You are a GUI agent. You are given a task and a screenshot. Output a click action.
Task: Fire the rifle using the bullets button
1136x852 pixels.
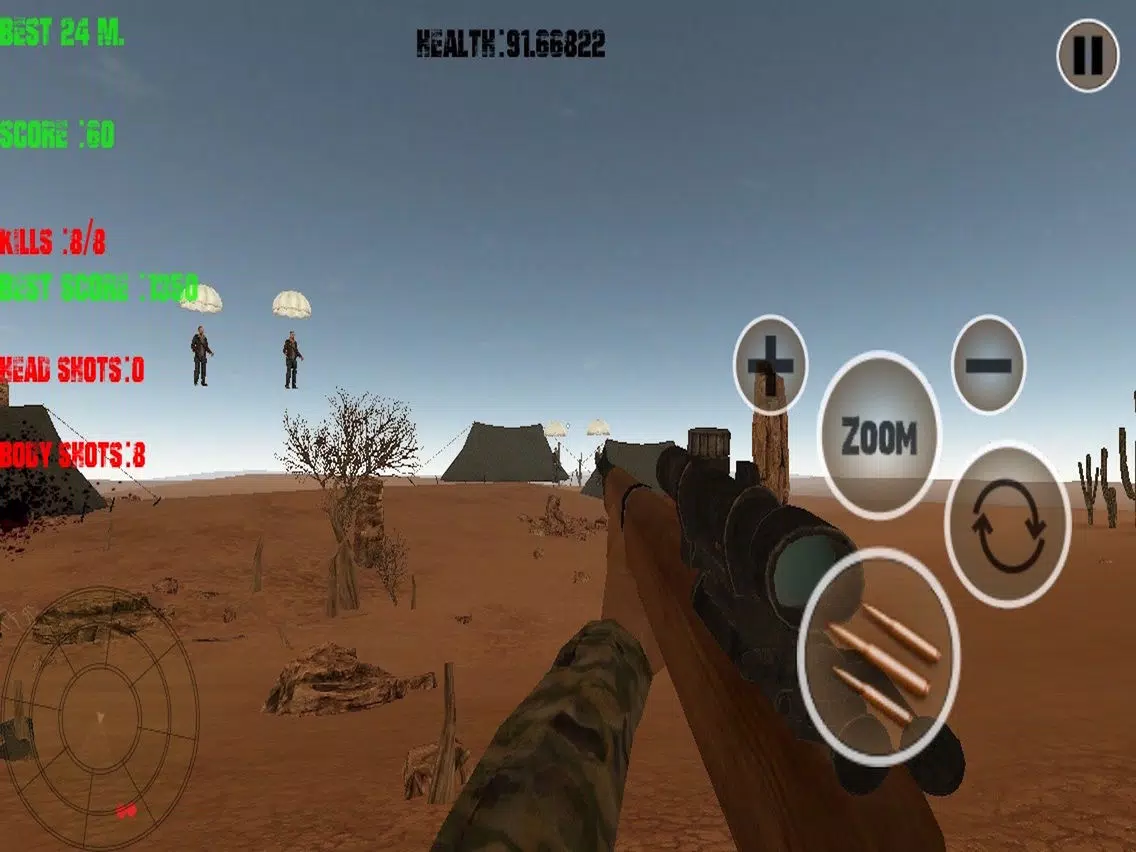[x=879, y=656]
